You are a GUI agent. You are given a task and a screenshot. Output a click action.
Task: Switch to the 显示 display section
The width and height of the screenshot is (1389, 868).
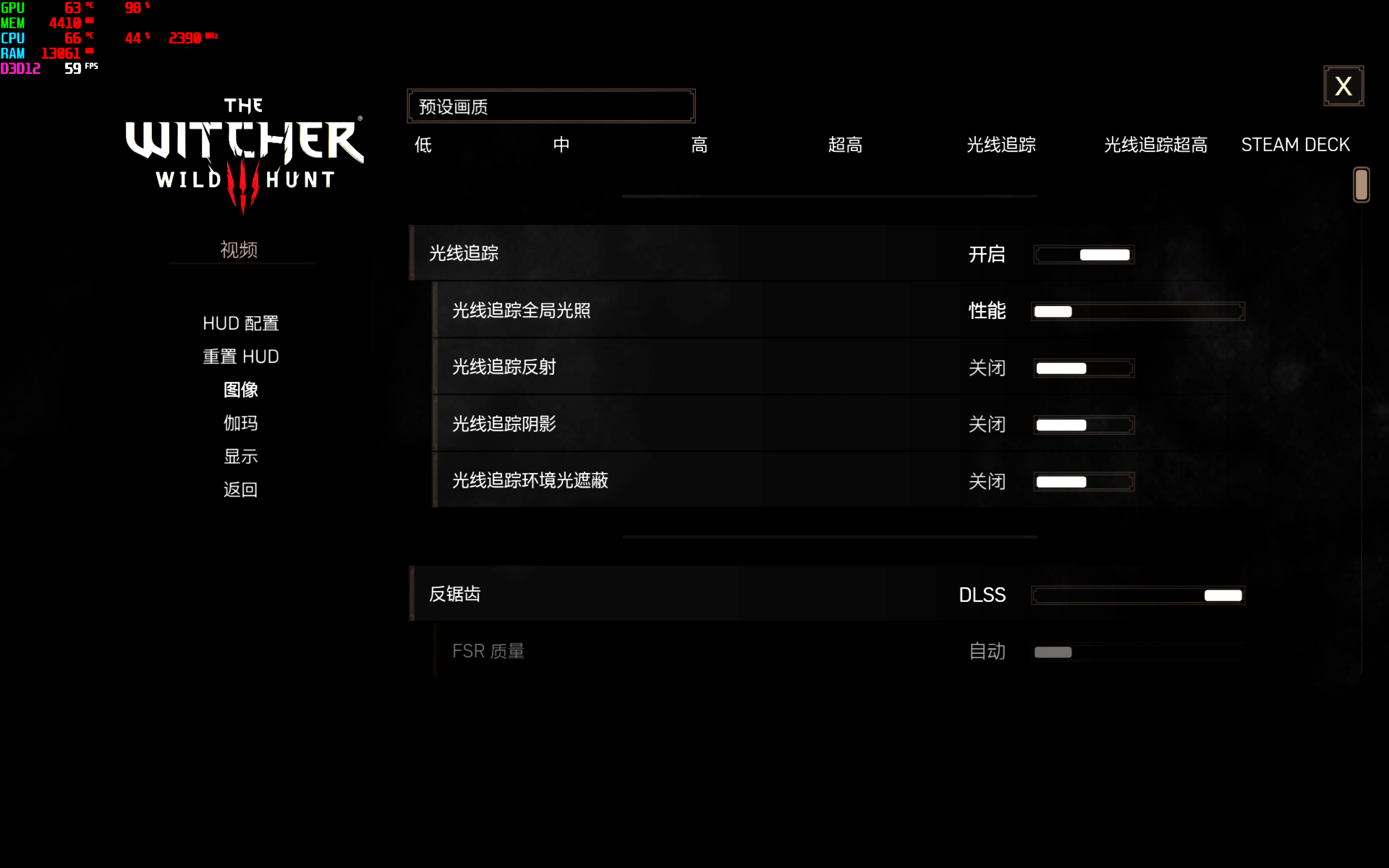click(x=240, y=456)
